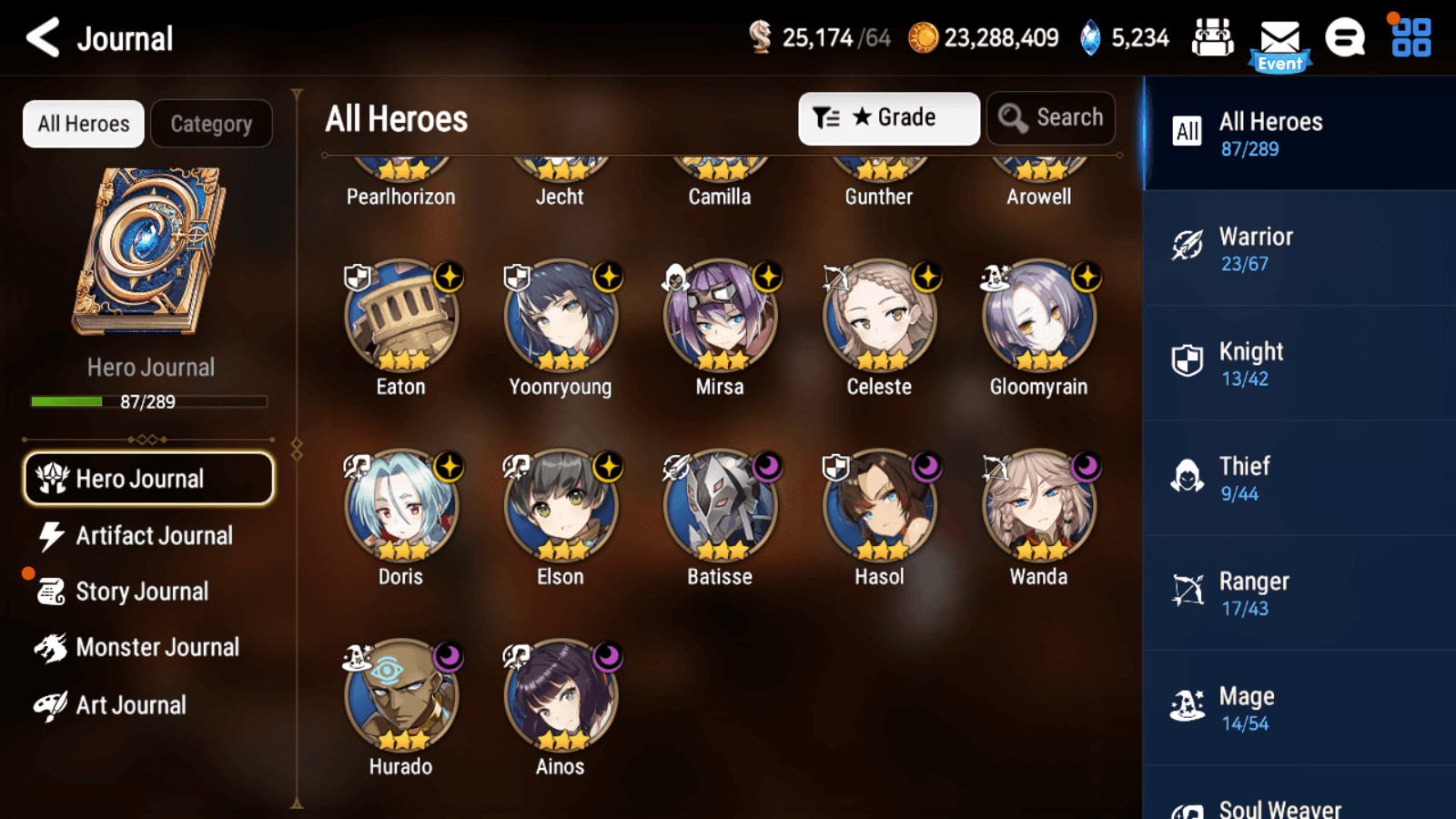Open the four-square main menu icon
The image size is (1456, 819).
(1410, 38)
